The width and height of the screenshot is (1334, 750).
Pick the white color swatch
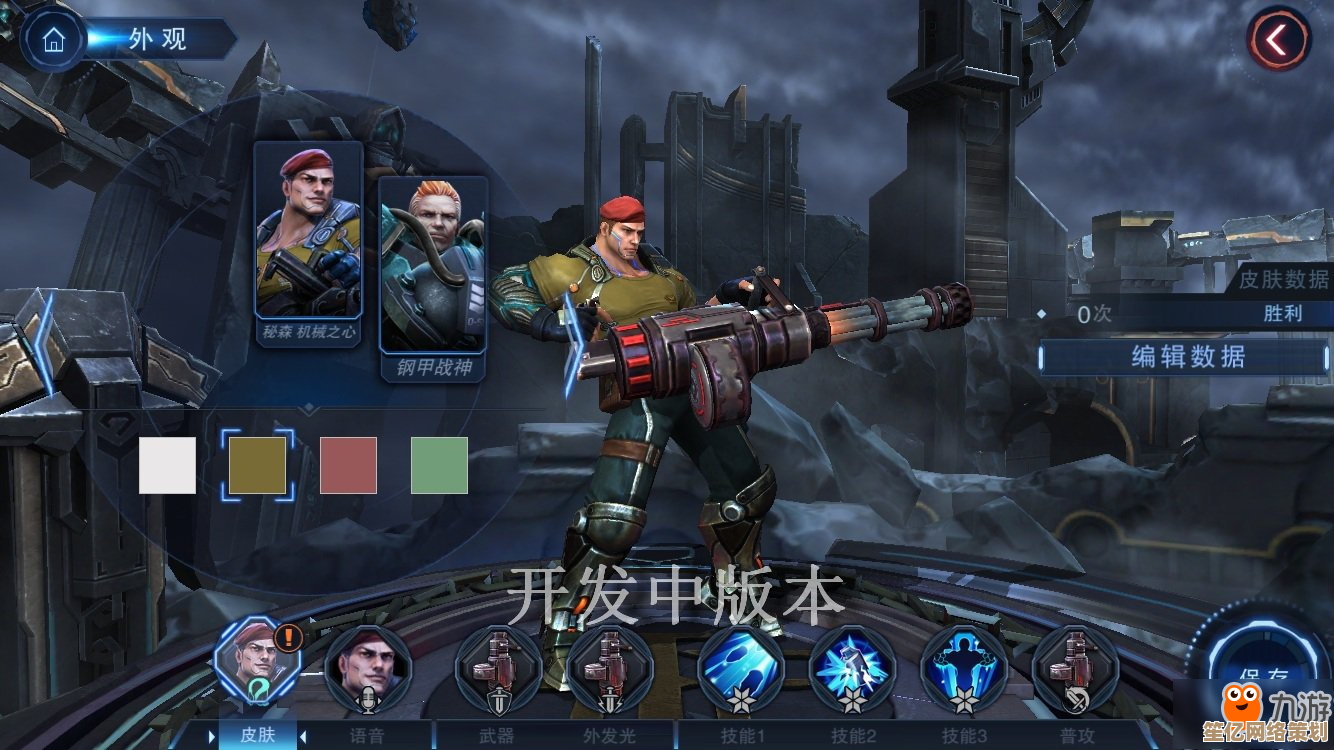[x=167, y=465]
